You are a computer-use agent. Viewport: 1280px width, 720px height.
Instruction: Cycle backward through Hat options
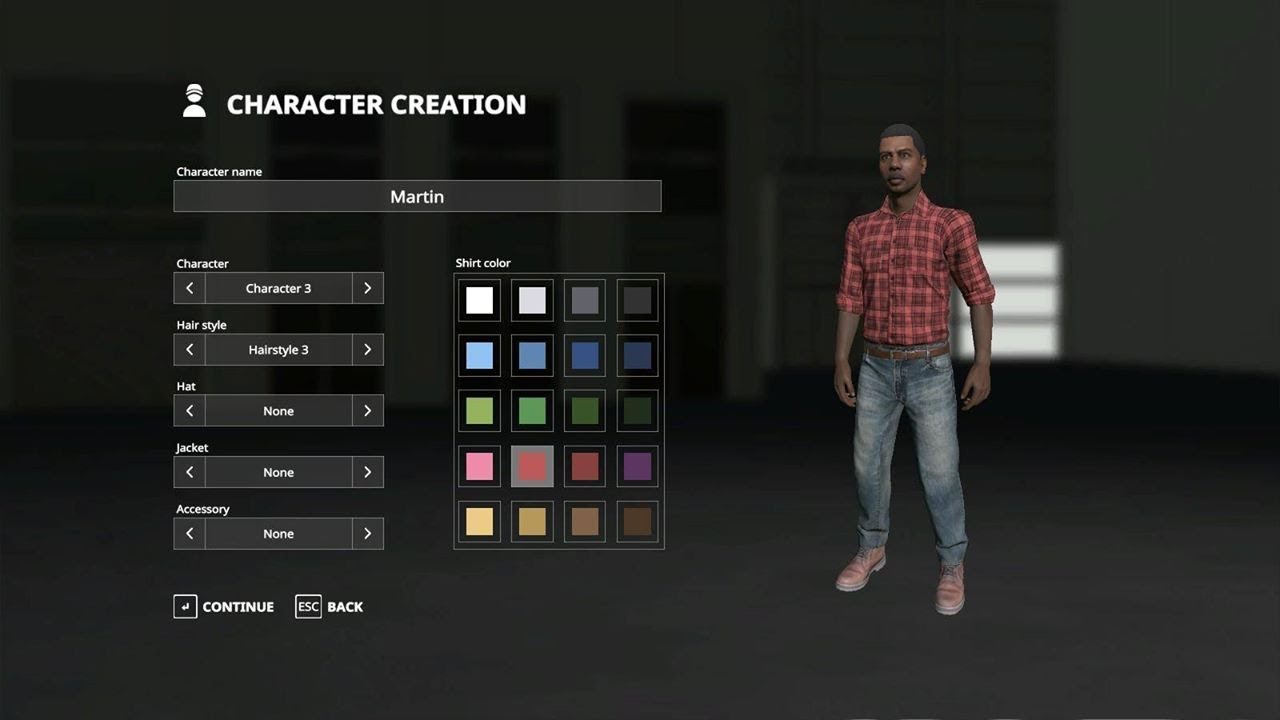189,410
